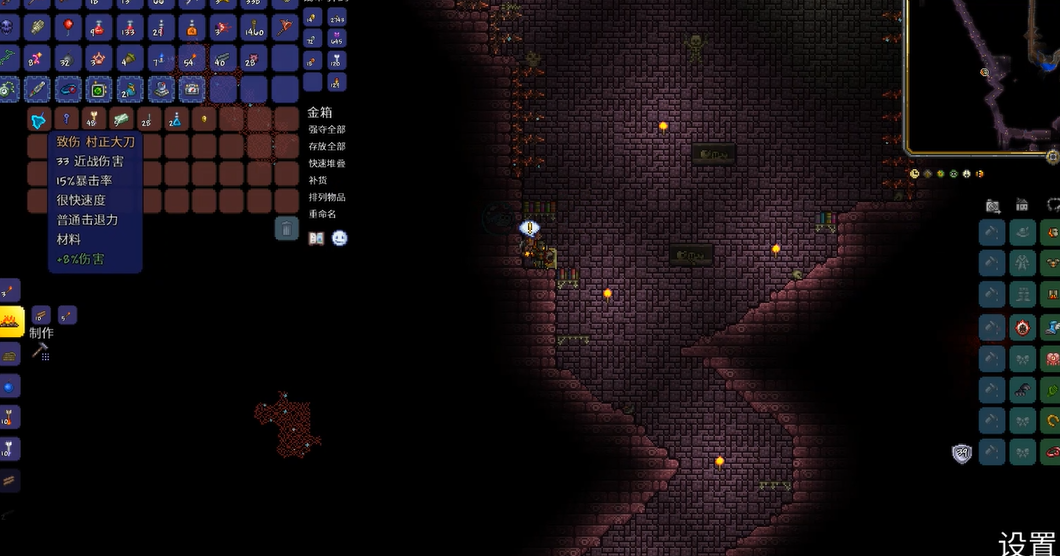Open the emote smiley face icon
Image resolution: width=1060 pixels, height=556 pixels.
340,239
